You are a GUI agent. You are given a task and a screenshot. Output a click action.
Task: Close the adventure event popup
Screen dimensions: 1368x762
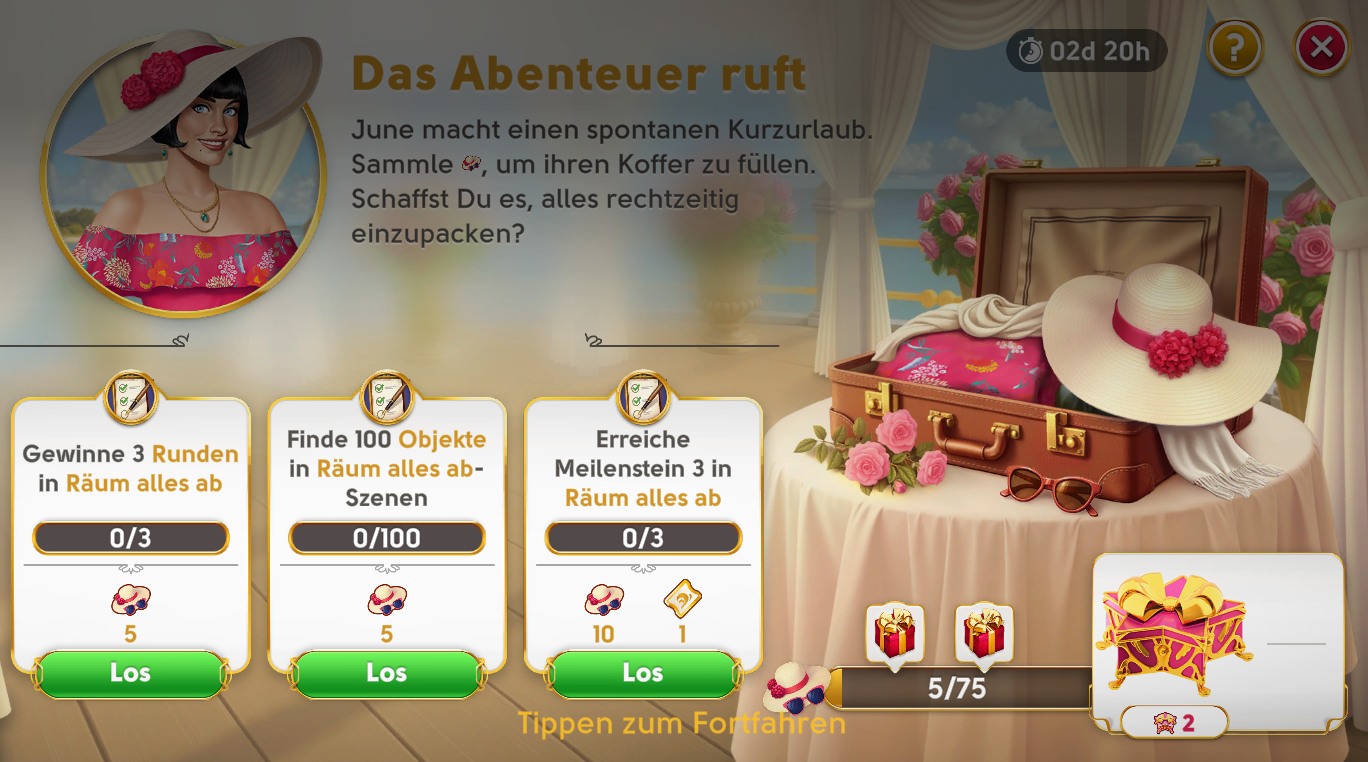[x=1321, y=47]
